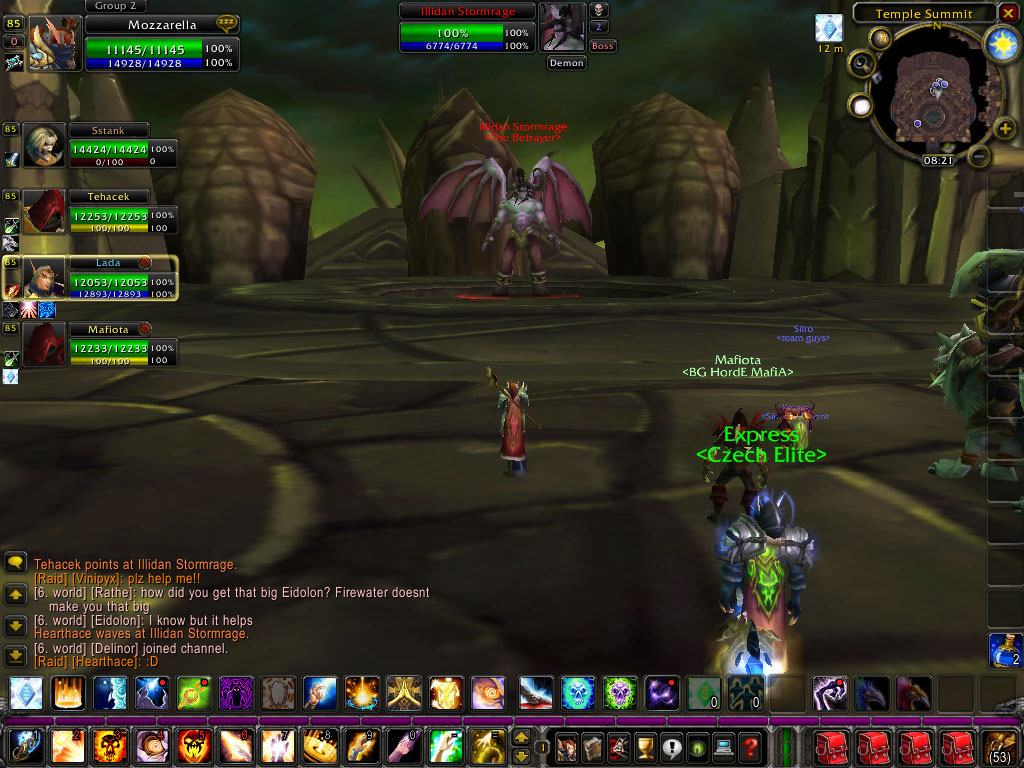Click the ice crystal buff icon
The image size is (1024, 768).
(x=830, y=27)
